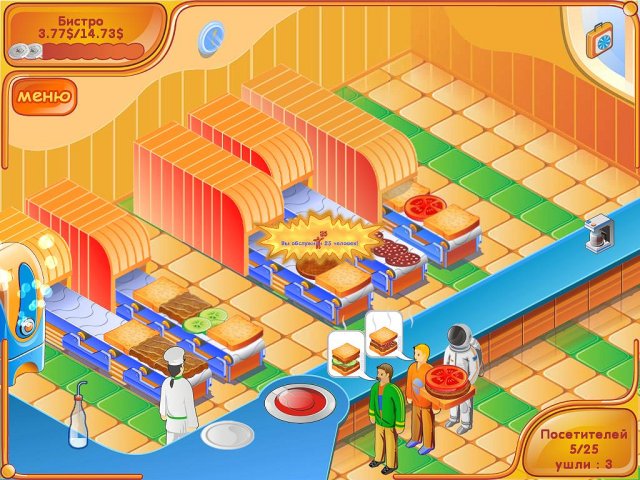Click the suitcase icon in the corner

pos(607,37)
